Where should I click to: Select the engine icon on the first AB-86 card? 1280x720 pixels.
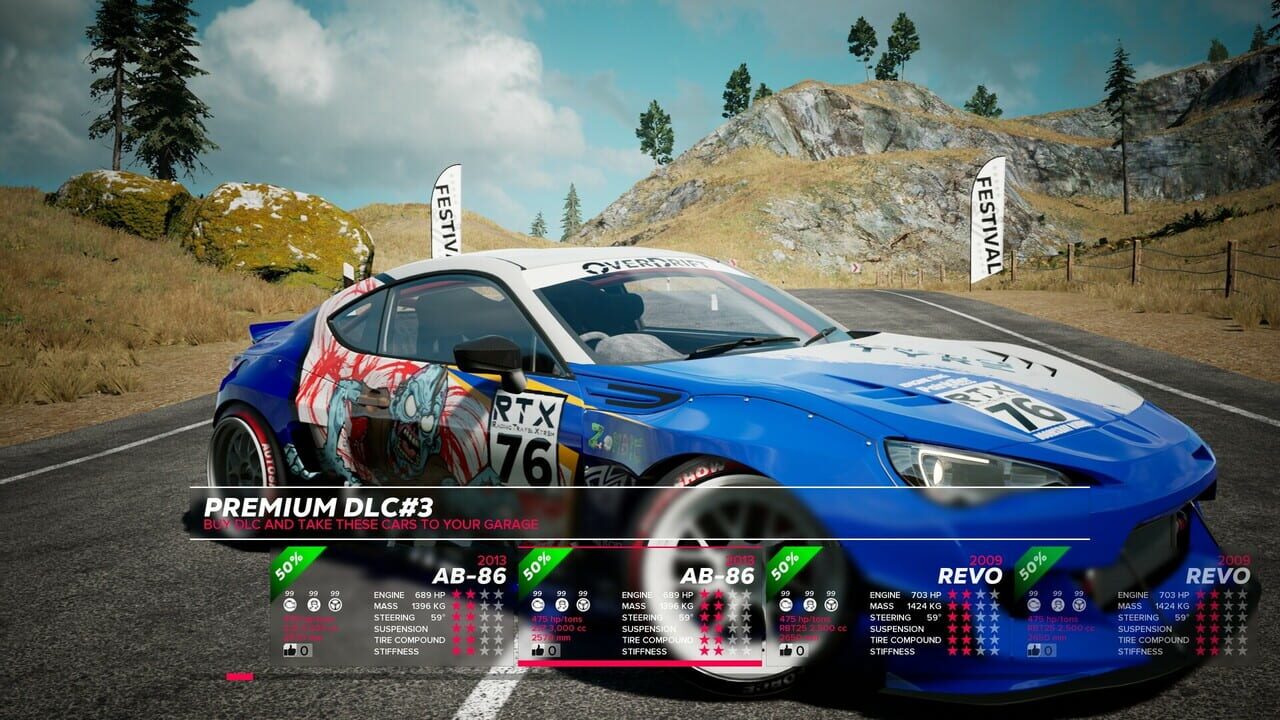pyautogui.click(x=290, y=604)
